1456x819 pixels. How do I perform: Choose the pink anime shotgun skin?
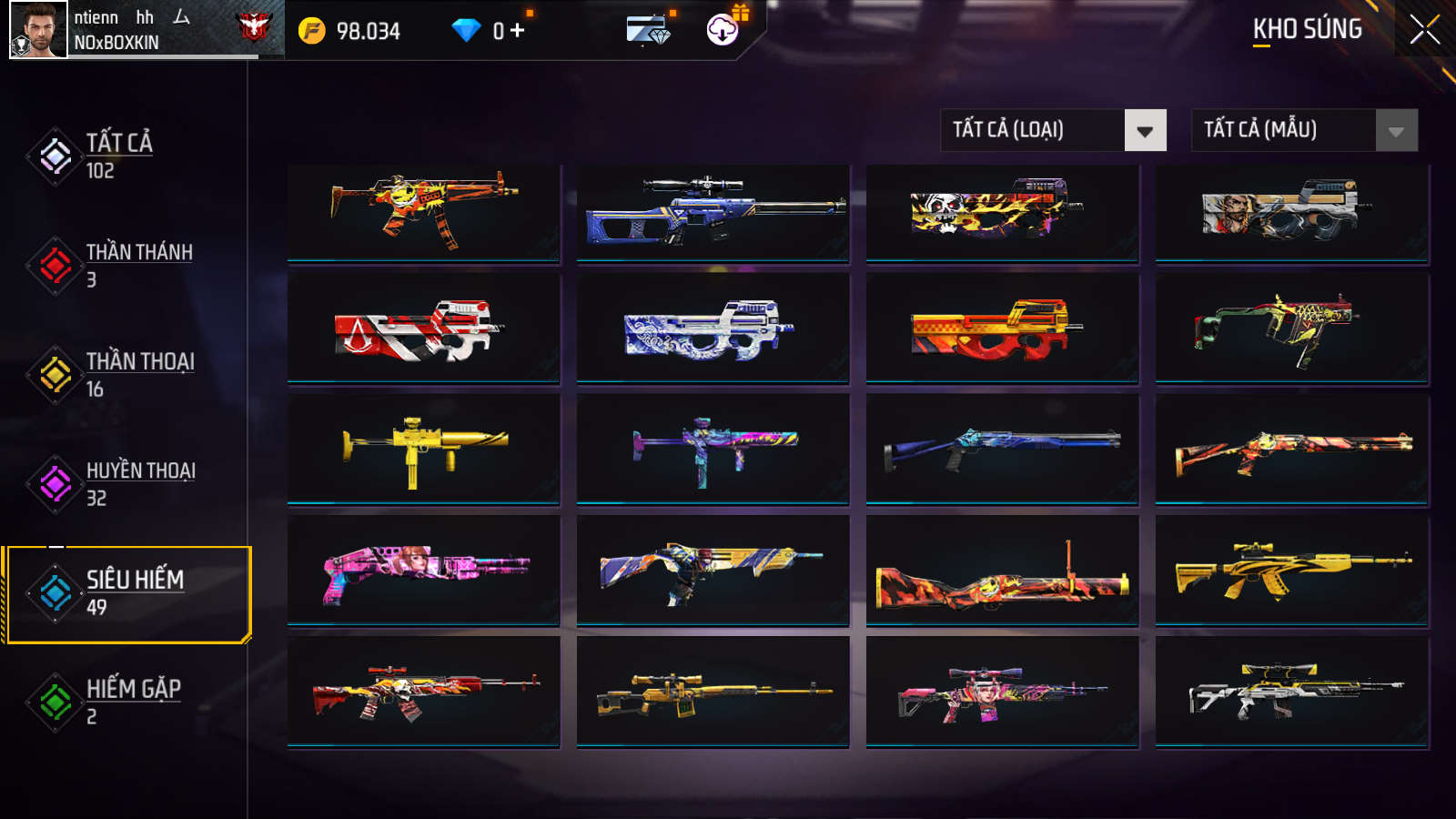coord(423,571)
